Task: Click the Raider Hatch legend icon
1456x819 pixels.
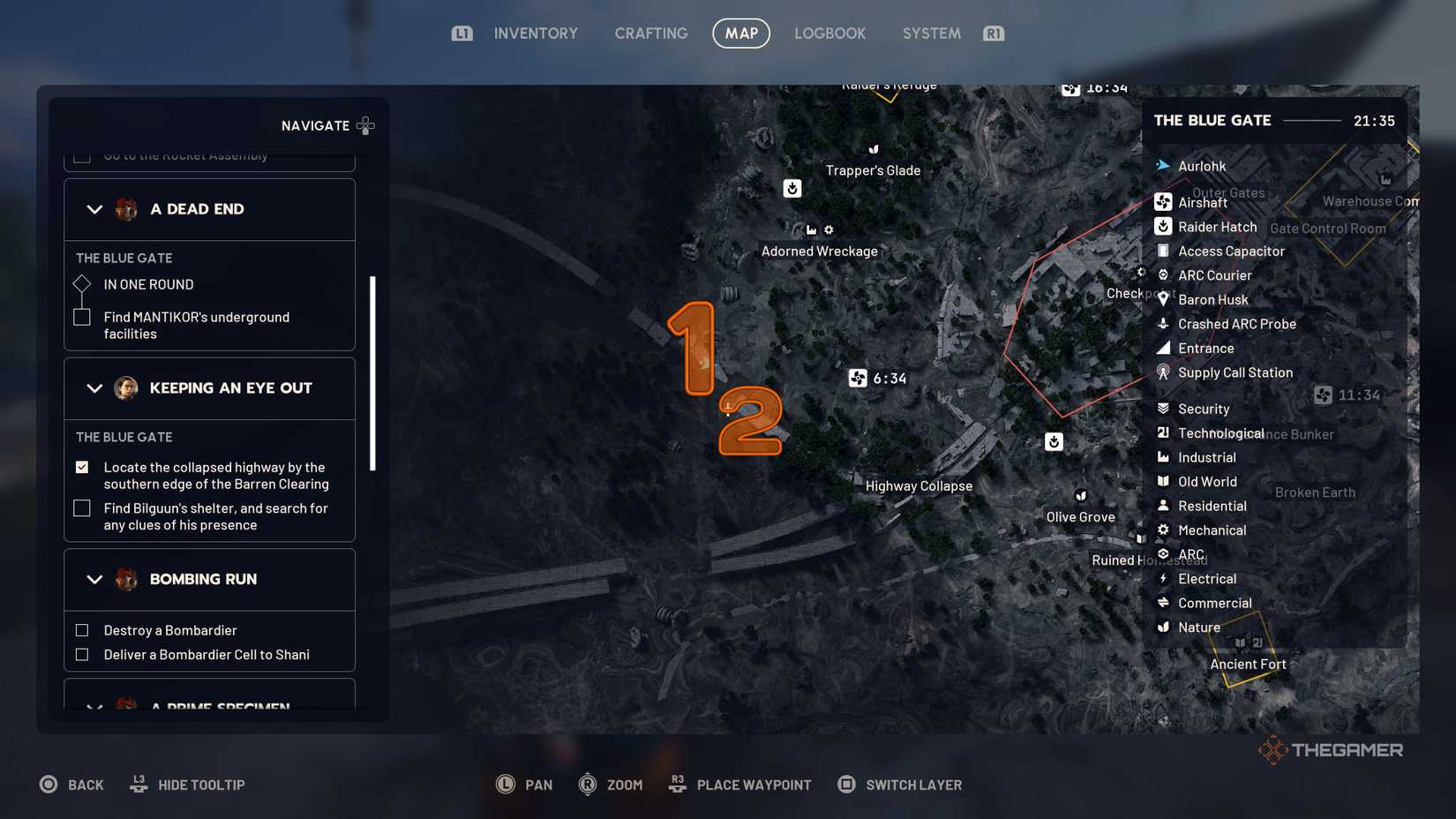Action: coord(1163,227)
